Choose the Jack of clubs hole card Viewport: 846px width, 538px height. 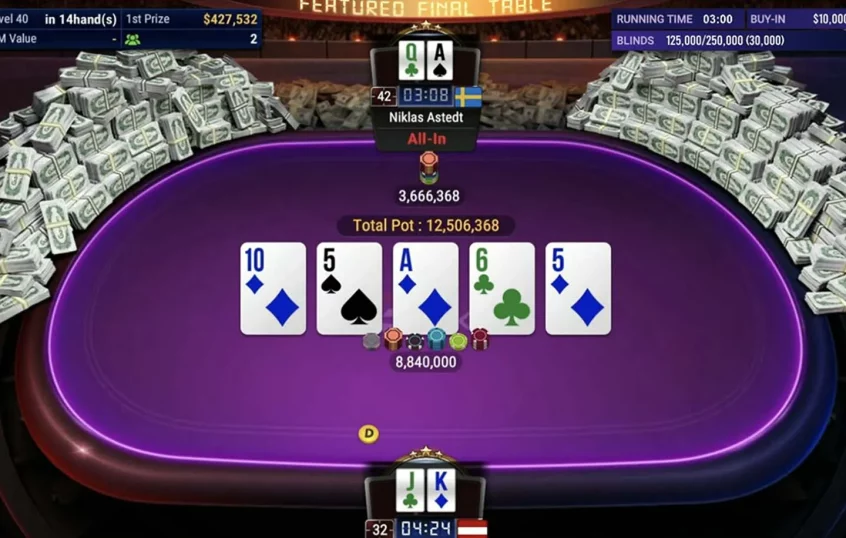tap(411, 489)
